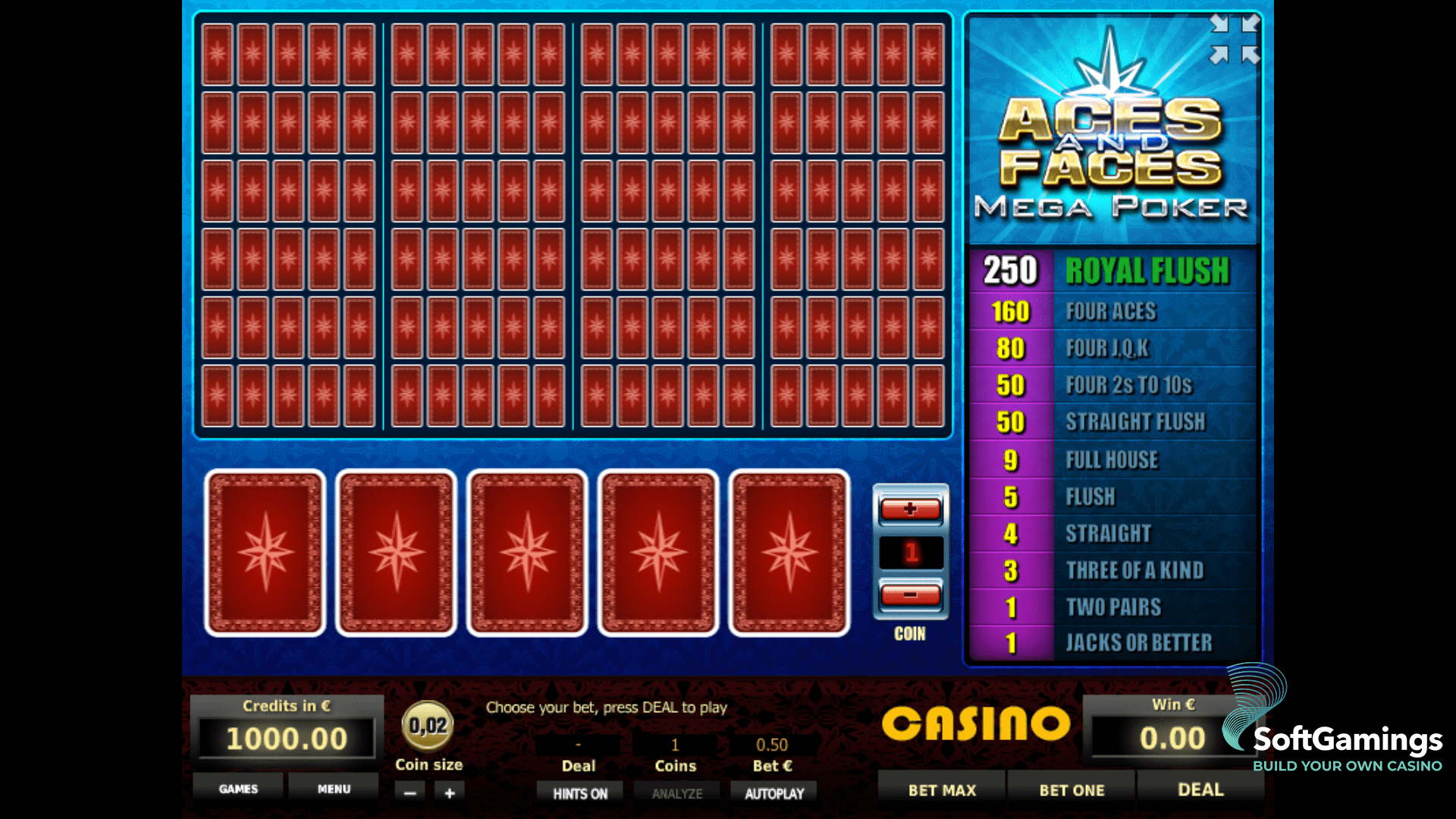Click the rightmost face-down card back
This screenshot has width=1456, height=819.
789,552
